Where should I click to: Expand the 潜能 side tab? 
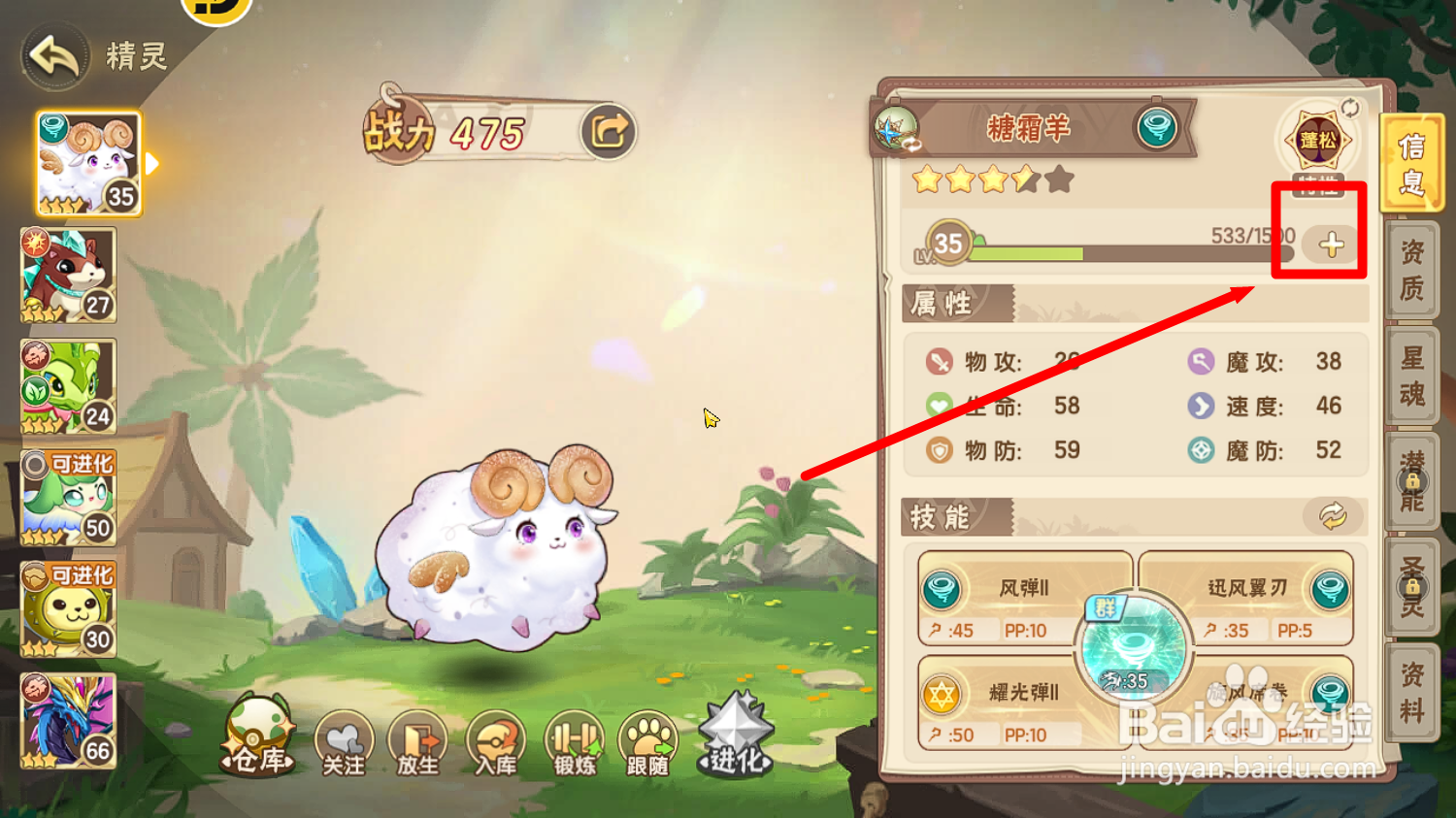click(x=1413, y=479)
